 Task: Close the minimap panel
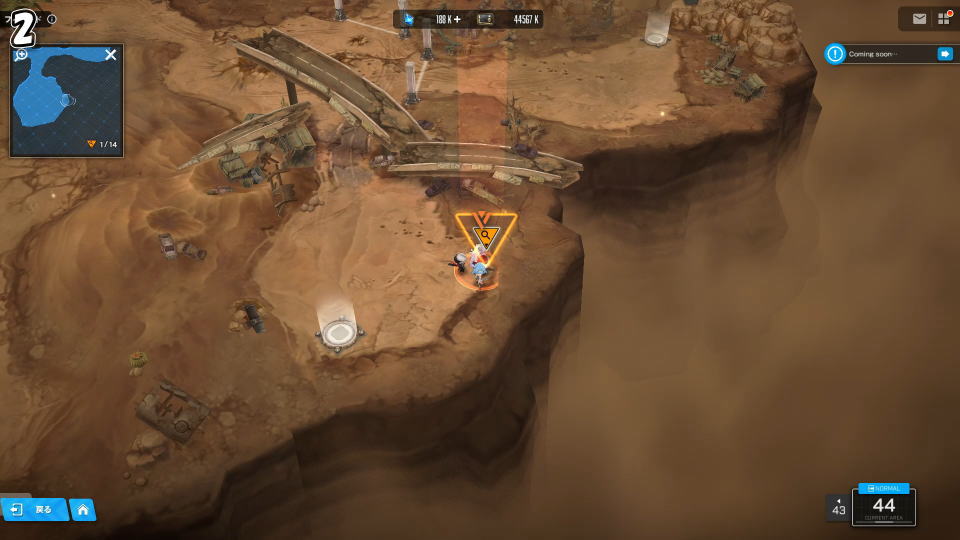[x=111, y=55]
